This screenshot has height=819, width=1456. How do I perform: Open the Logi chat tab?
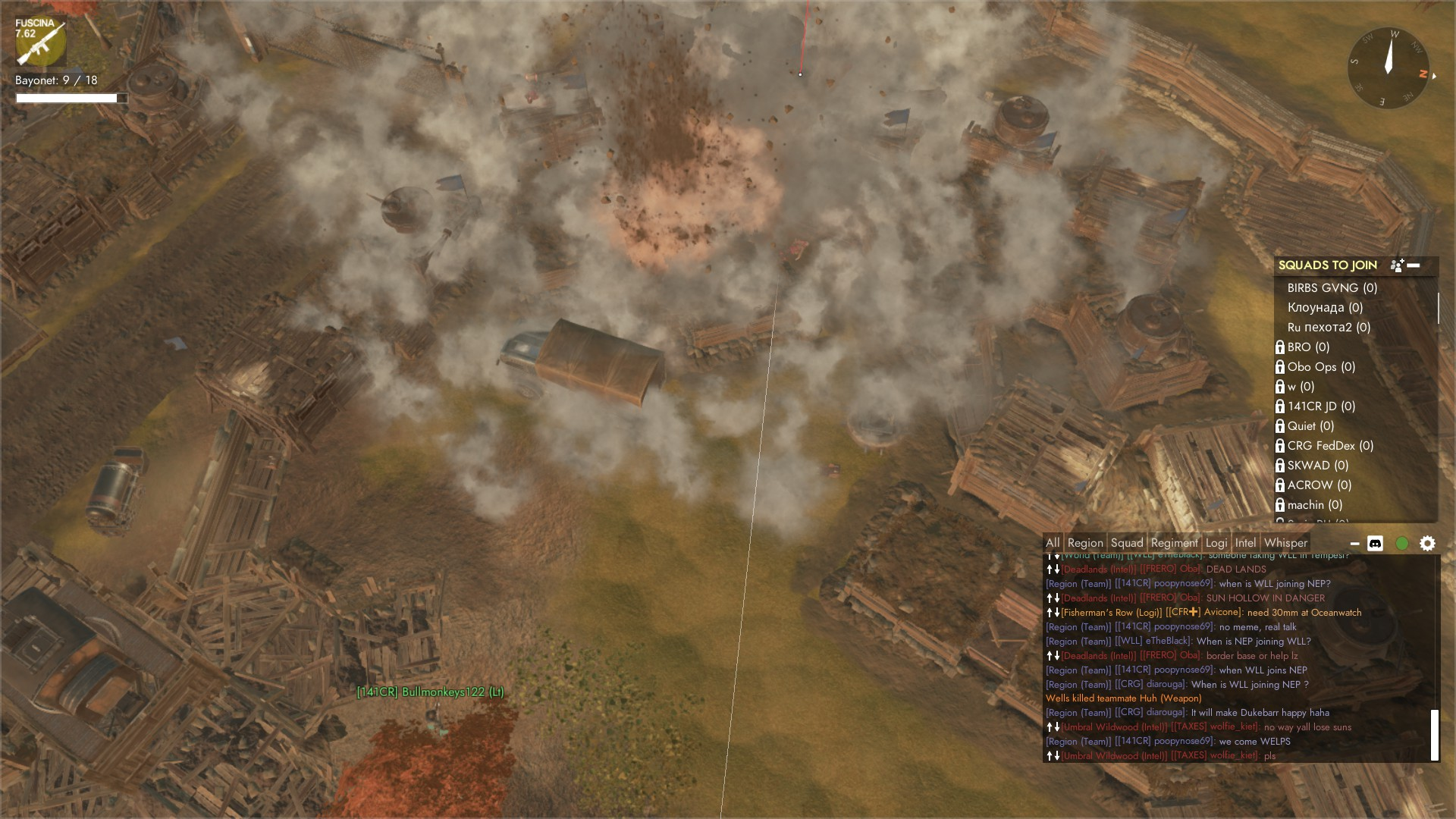click(1216, 543)
